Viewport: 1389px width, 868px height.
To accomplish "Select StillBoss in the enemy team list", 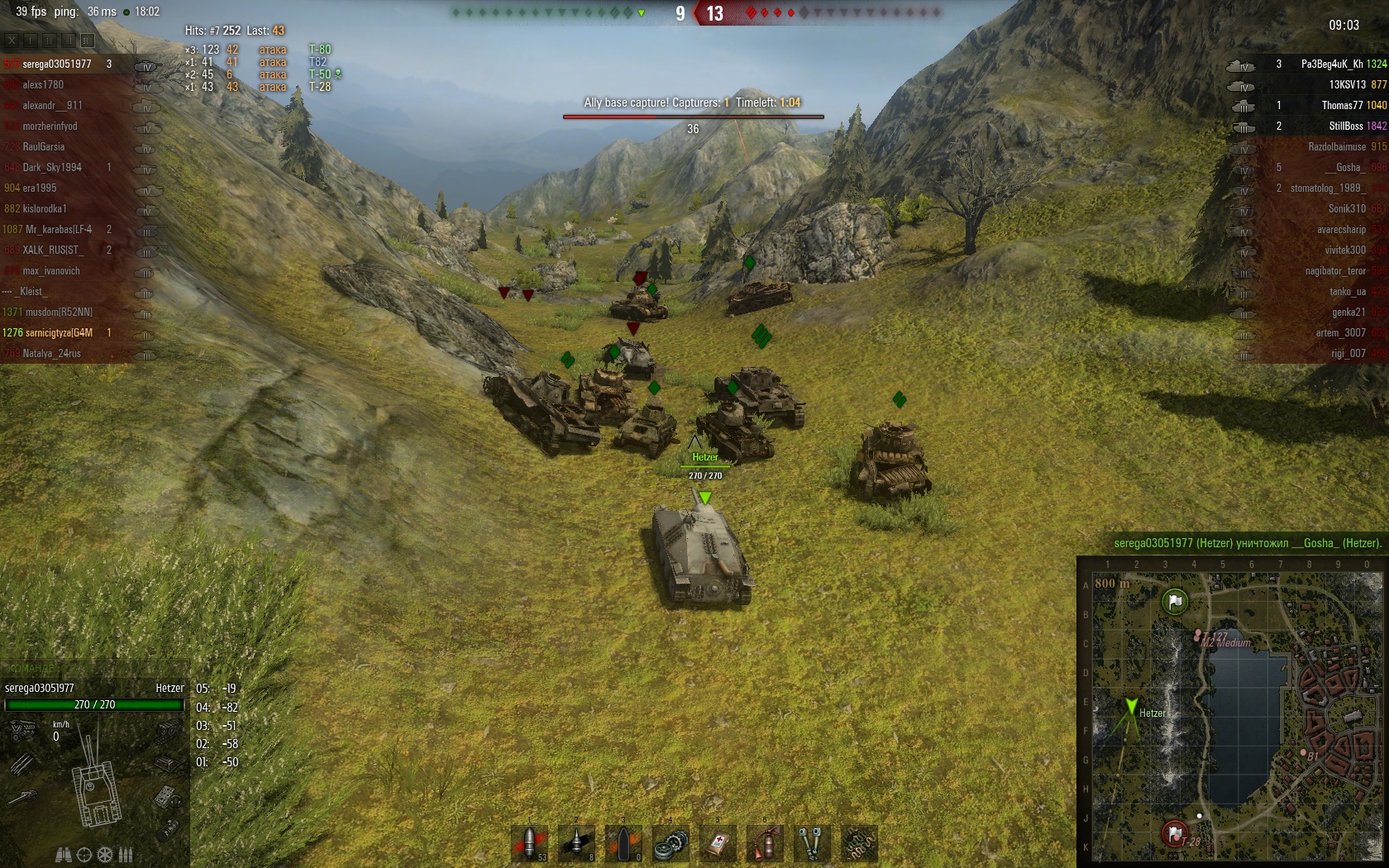I will point(1345,126).
